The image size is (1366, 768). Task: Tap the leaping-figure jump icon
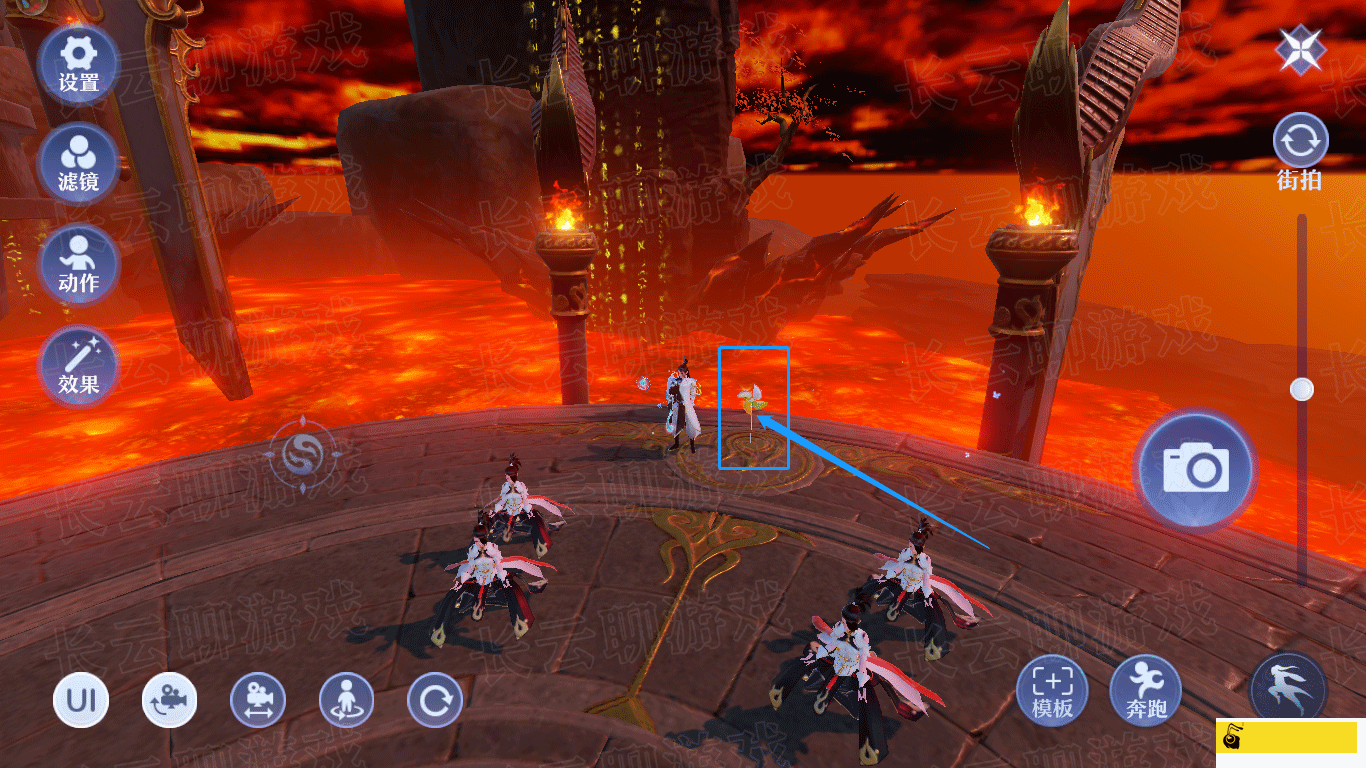[1288, 688]
